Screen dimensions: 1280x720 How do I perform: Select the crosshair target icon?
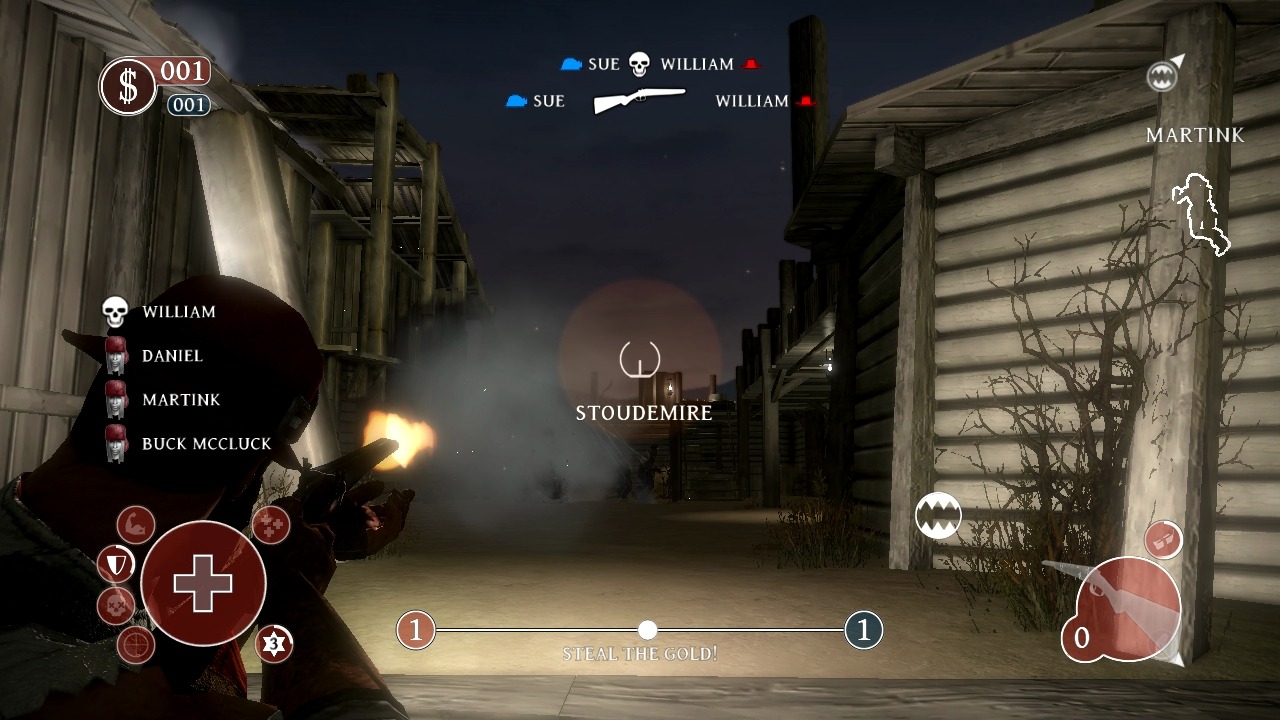click(136, 645)
